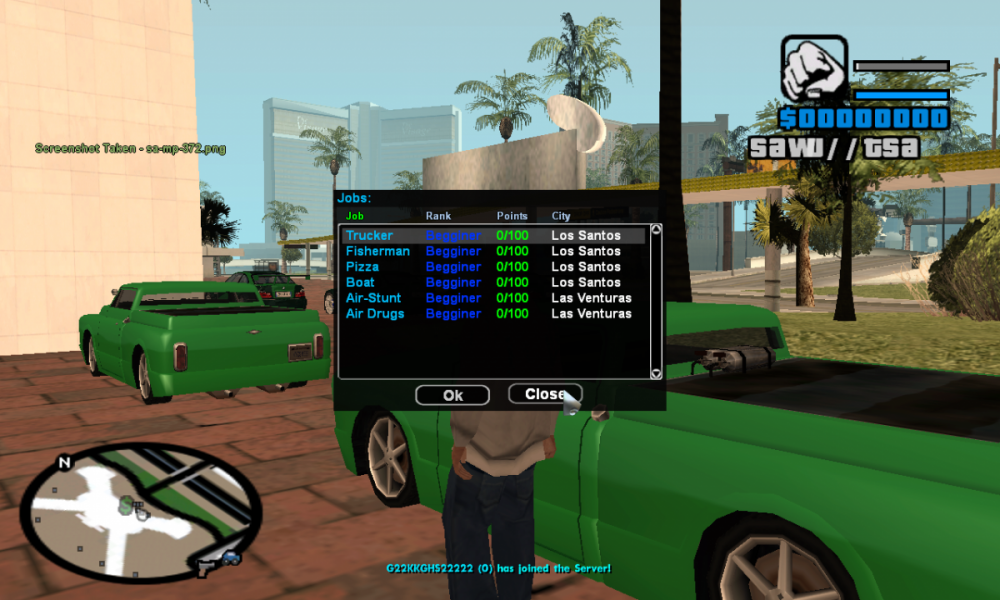Select the Air Drugs job row
Viewport: 1000px width, 600px height.
(375, 314)
